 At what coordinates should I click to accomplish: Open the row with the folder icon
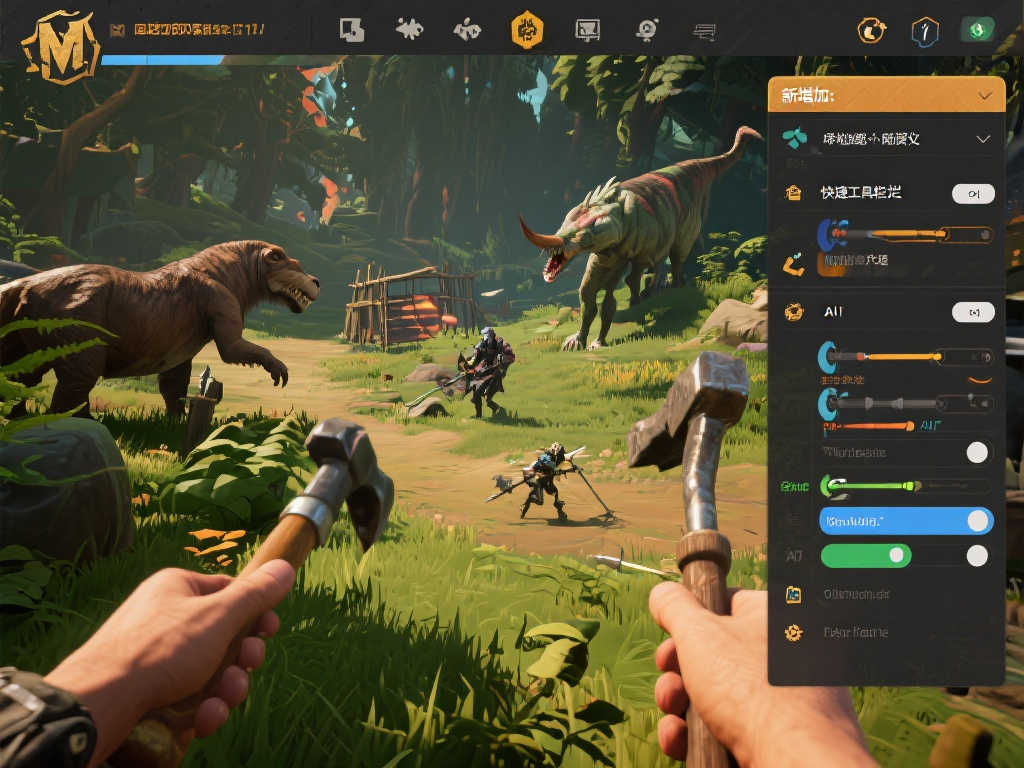pyautogui.click(x=856, y=595)
